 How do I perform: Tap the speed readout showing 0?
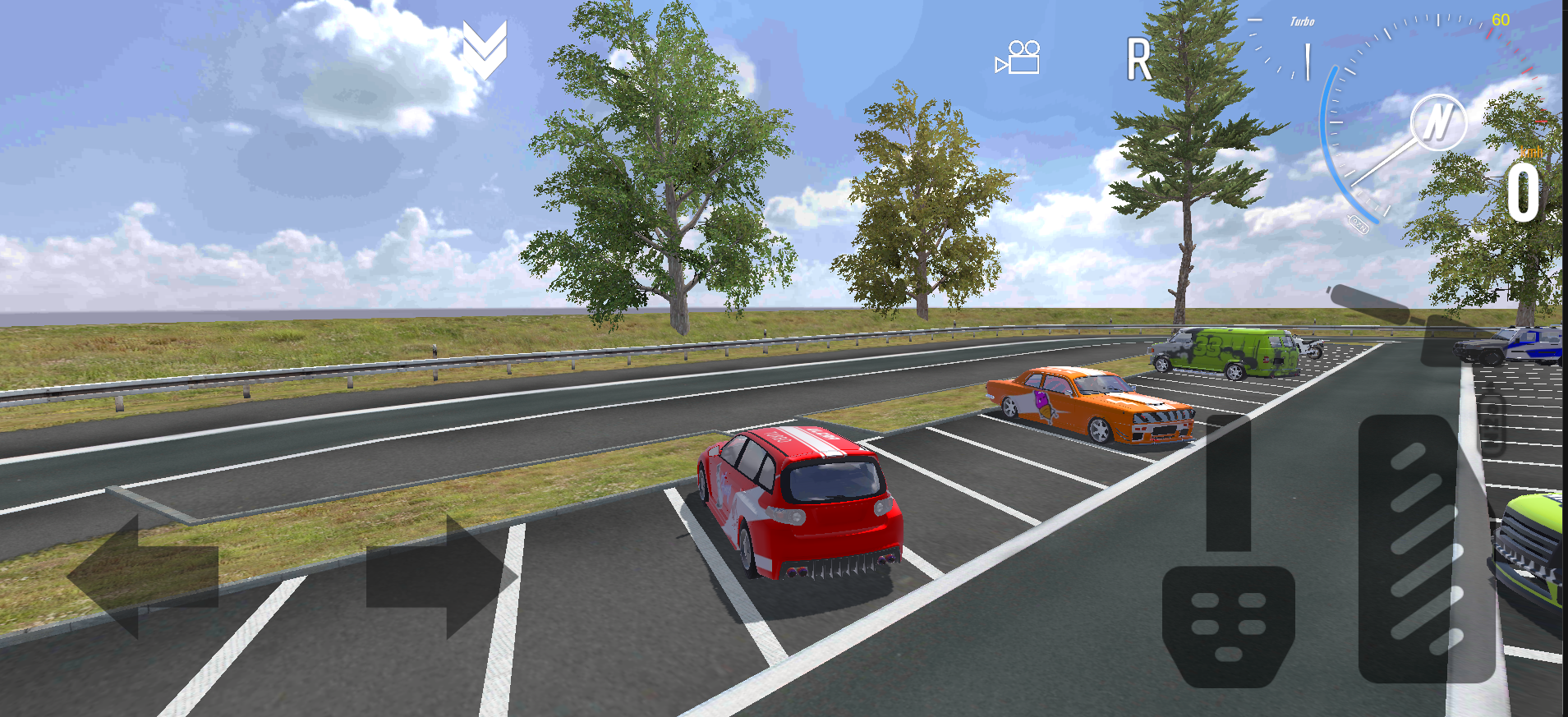click(1523, 193)
